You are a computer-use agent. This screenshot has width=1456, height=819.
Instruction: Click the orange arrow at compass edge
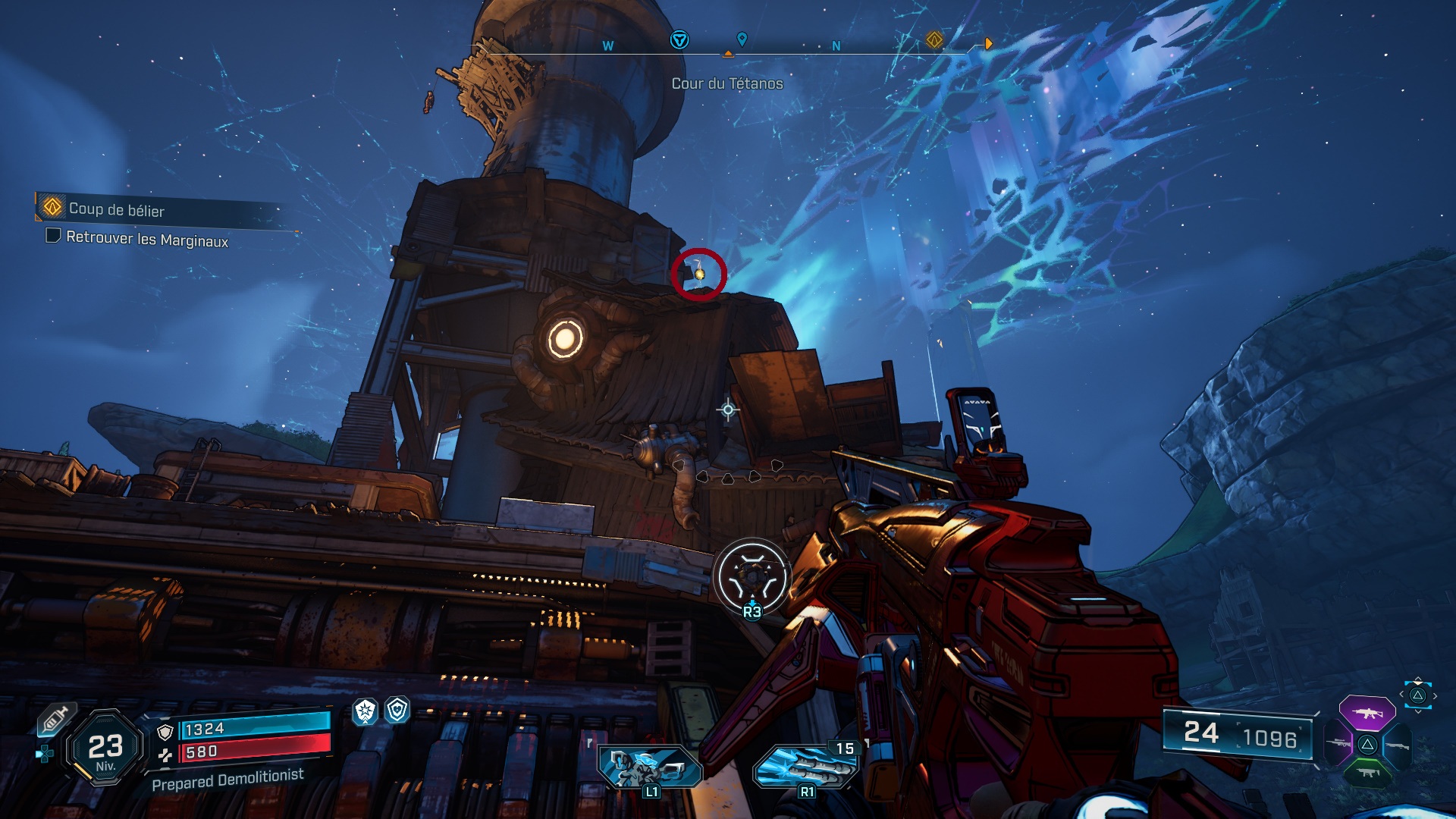pos(988,44)
